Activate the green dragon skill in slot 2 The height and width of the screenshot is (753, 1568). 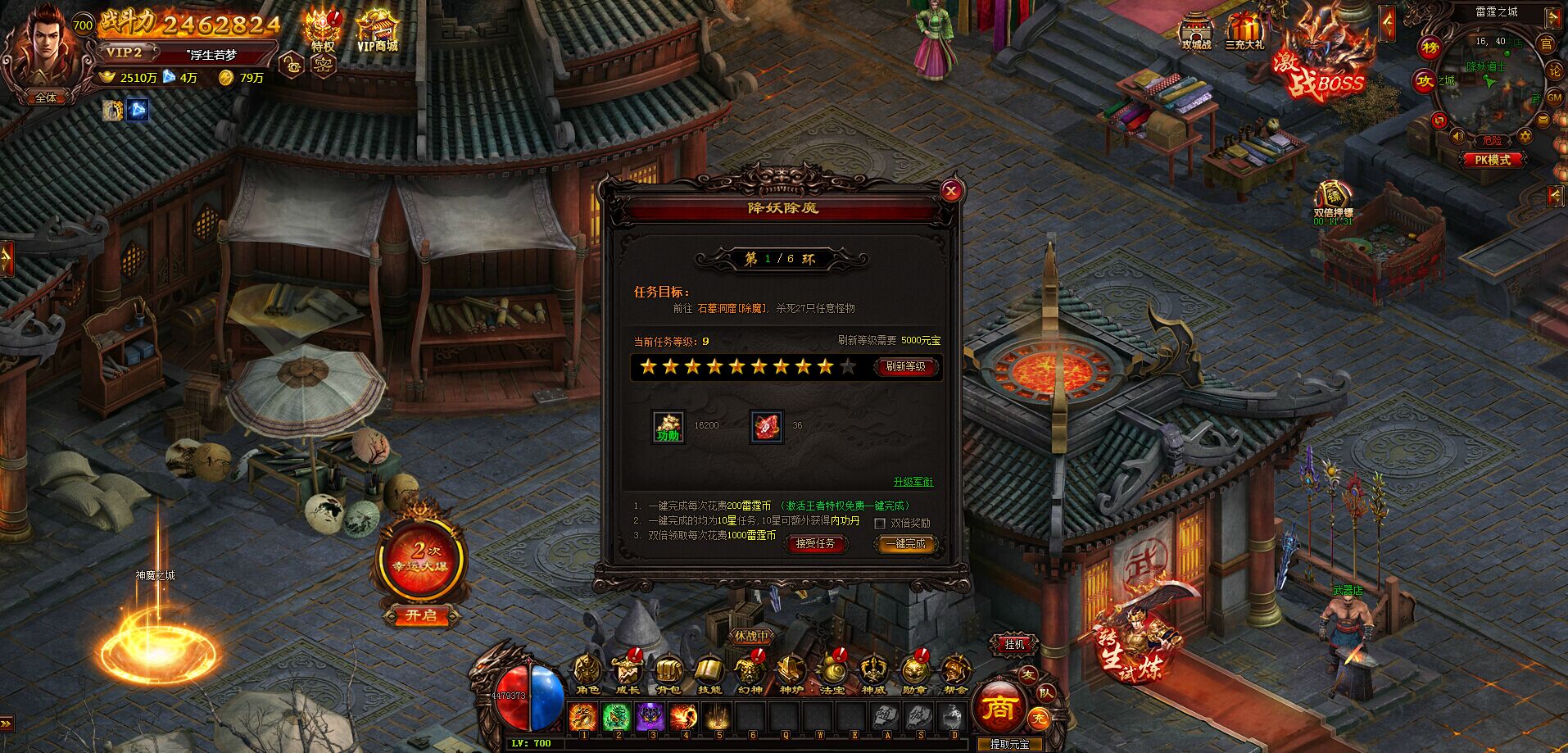[616, 717]
